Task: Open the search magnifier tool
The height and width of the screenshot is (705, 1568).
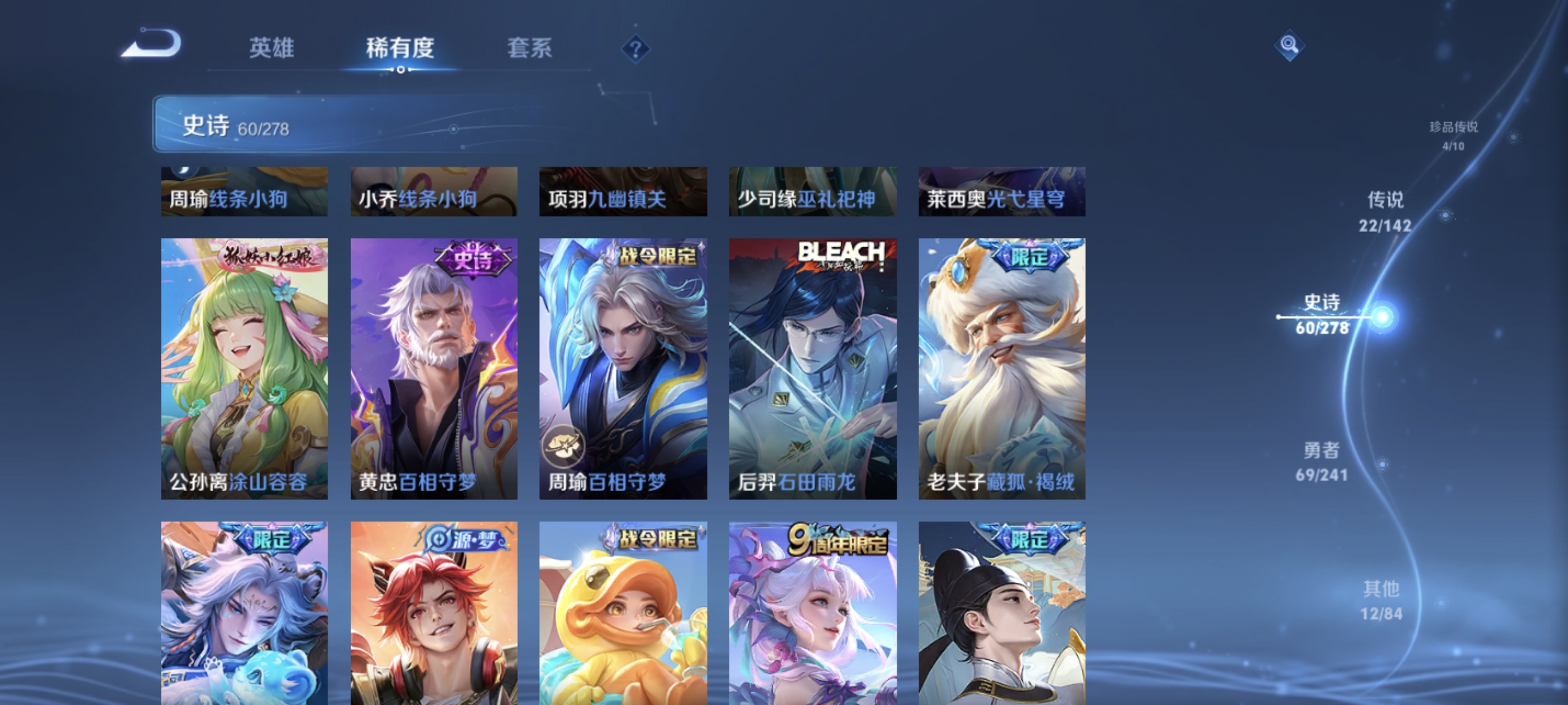Action: 1290,46
